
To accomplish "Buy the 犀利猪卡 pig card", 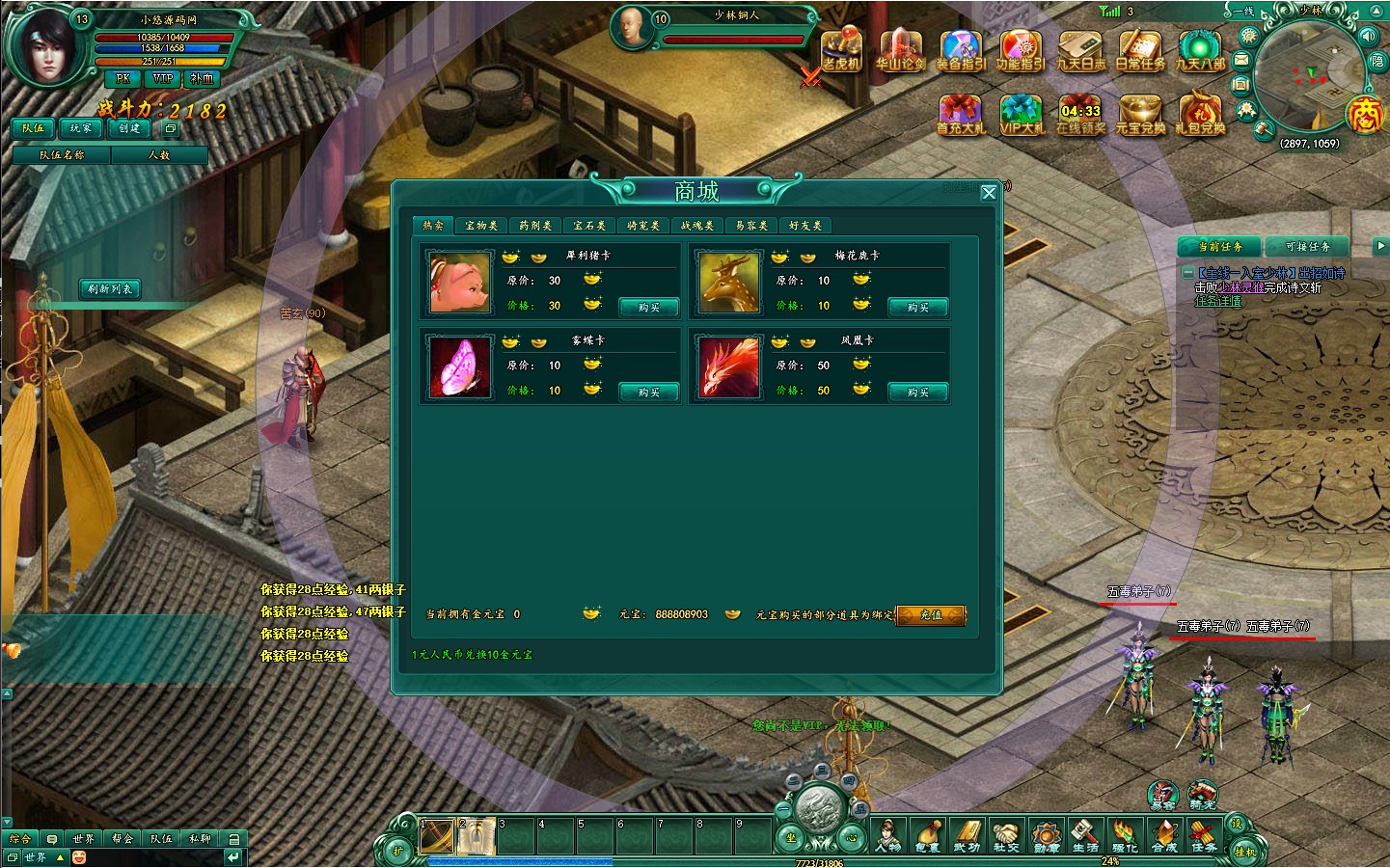I will [x=649, y=308].
